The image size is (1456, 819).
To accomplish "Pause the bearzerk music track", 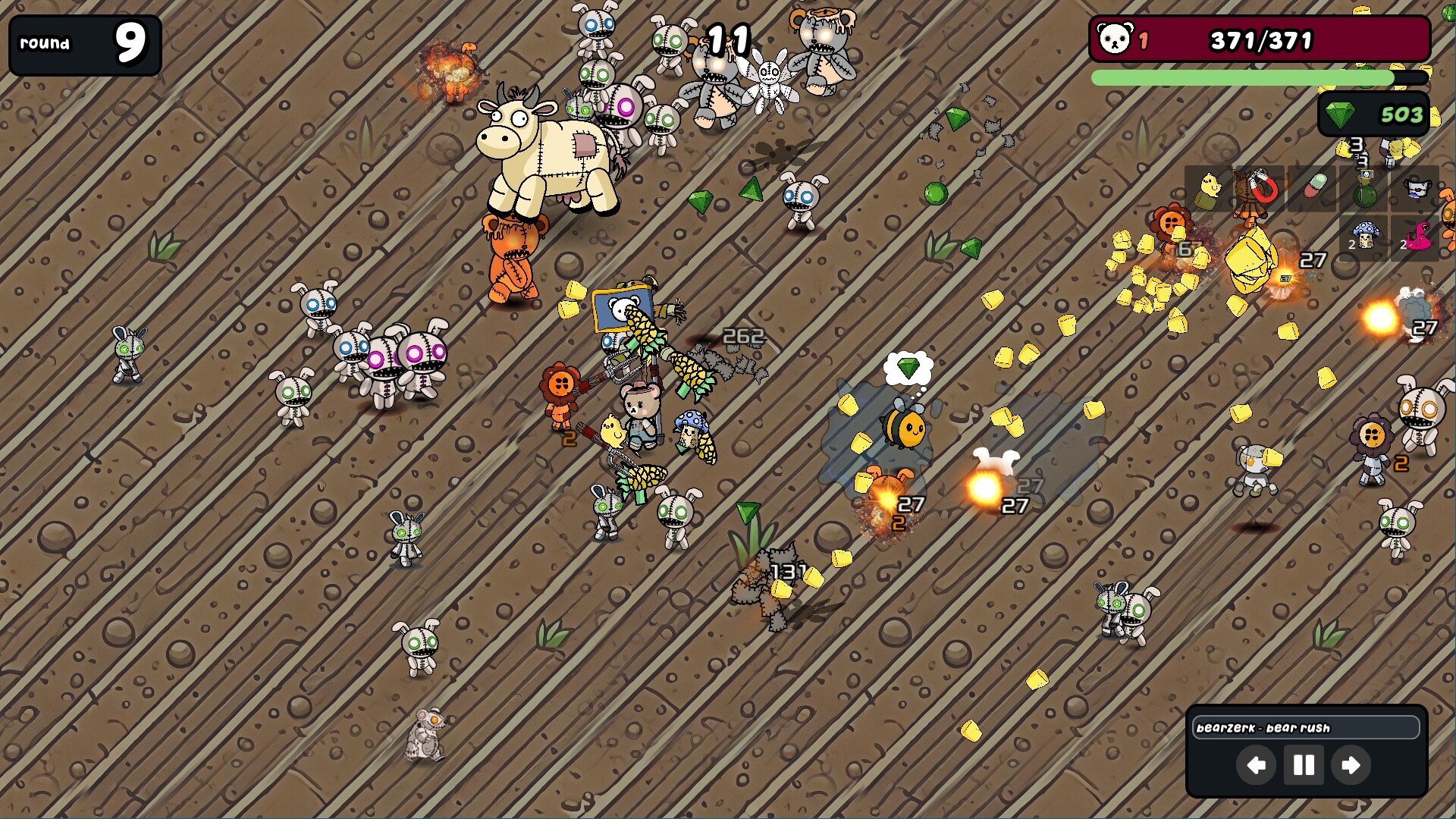I will [1303, 766].
